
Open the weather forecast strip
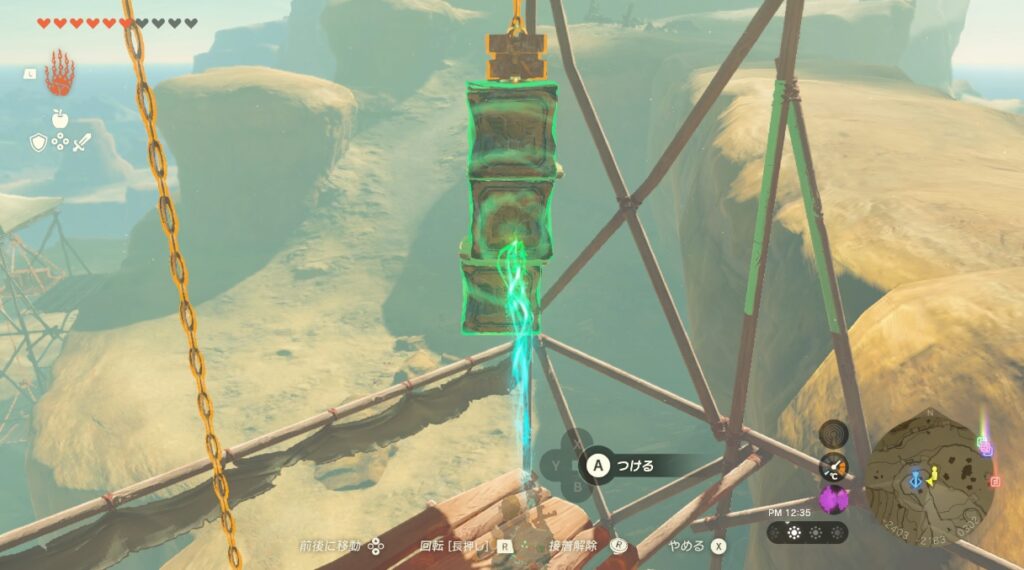tap(808, 532)
